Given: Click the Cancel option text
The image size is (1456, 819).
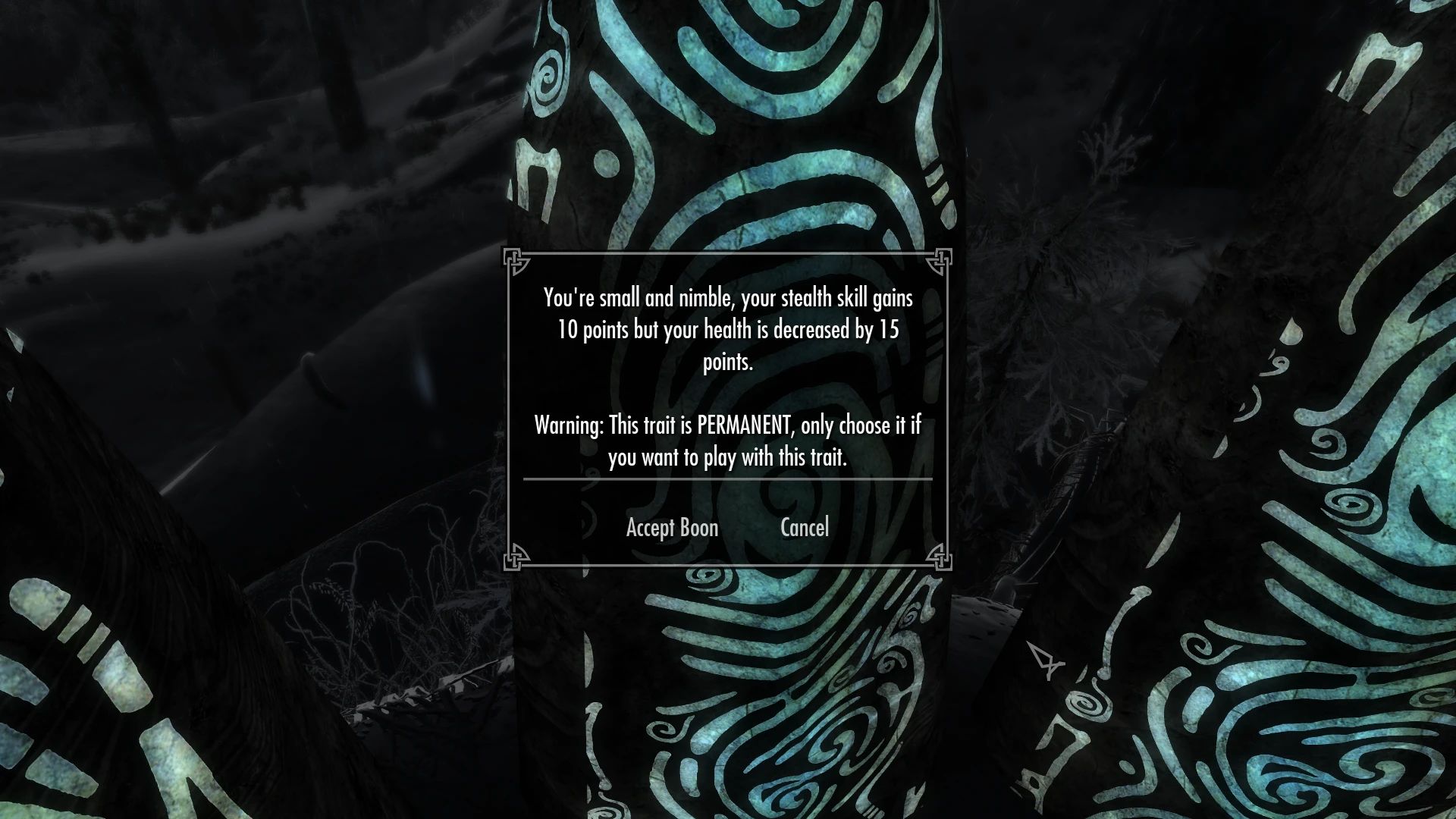Looking at the screenshot, I should [x=805, y=528].
